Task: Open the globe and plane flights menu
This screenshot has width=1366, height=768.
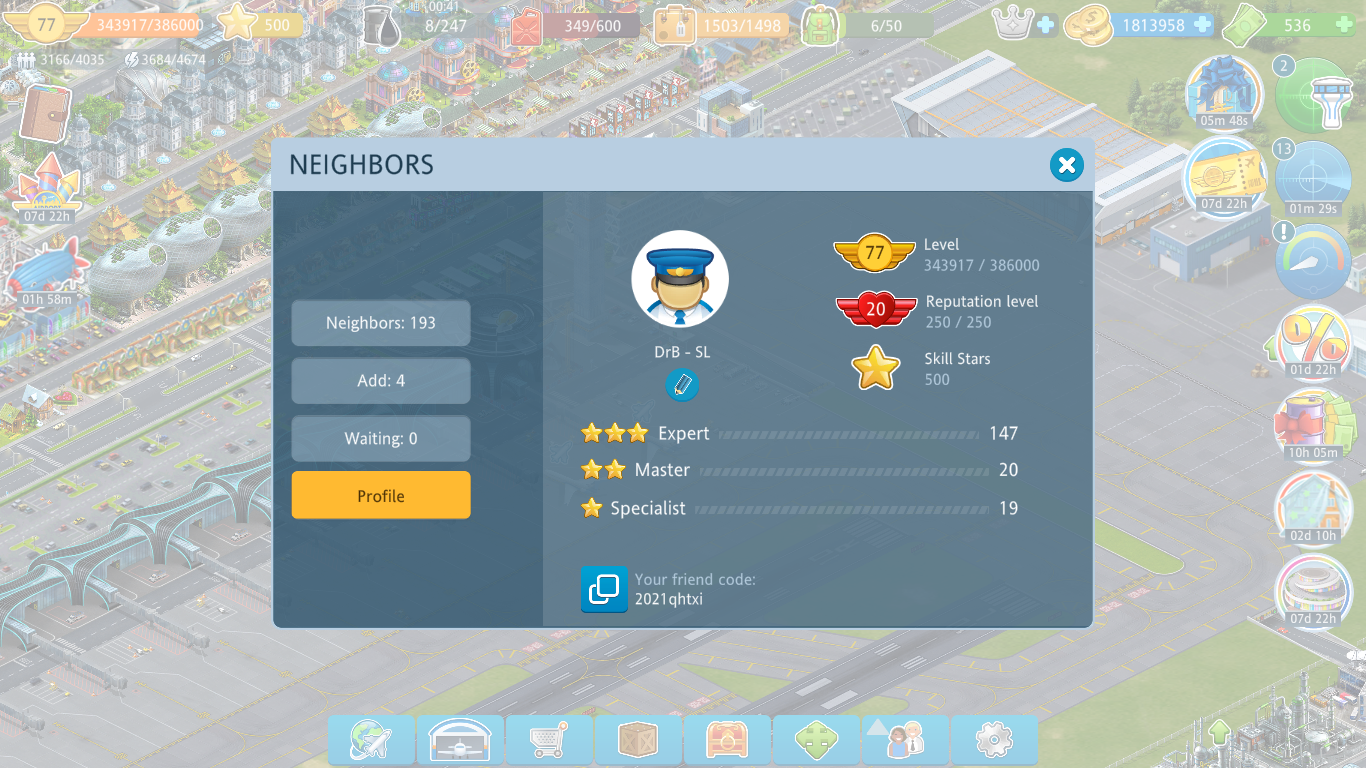Action: [371, 741]
